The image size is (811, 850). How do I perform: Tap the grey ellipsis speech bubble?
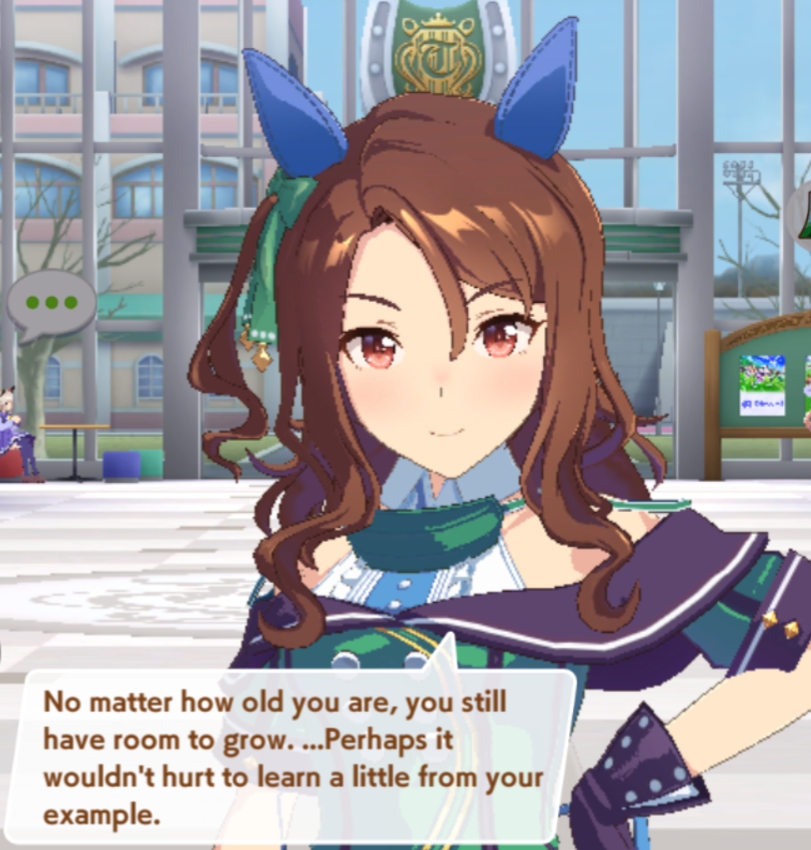click(52, 302)
